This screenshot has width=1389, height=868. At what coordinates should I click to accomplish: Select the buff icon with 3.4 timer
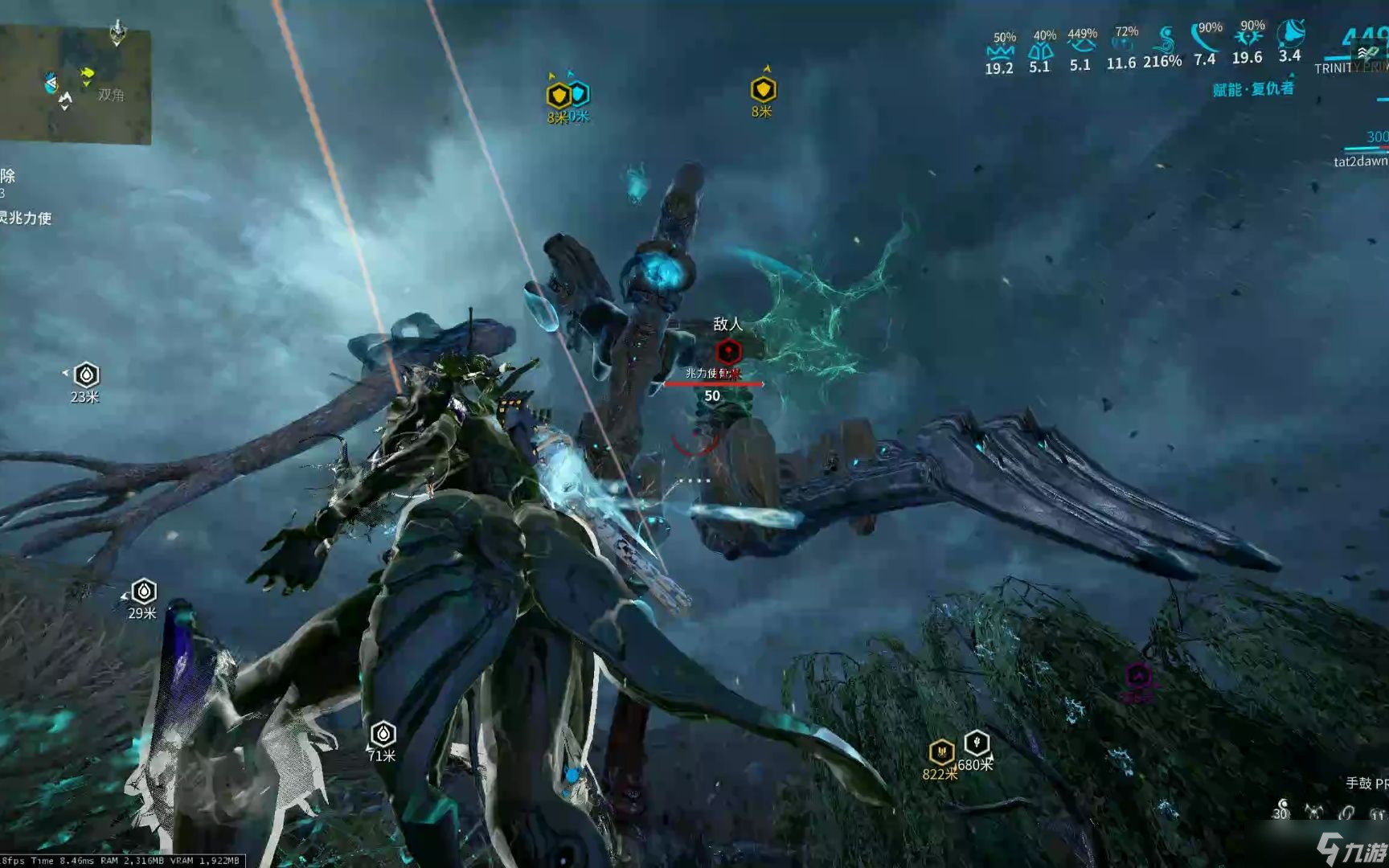click(x=1290, y=34)
